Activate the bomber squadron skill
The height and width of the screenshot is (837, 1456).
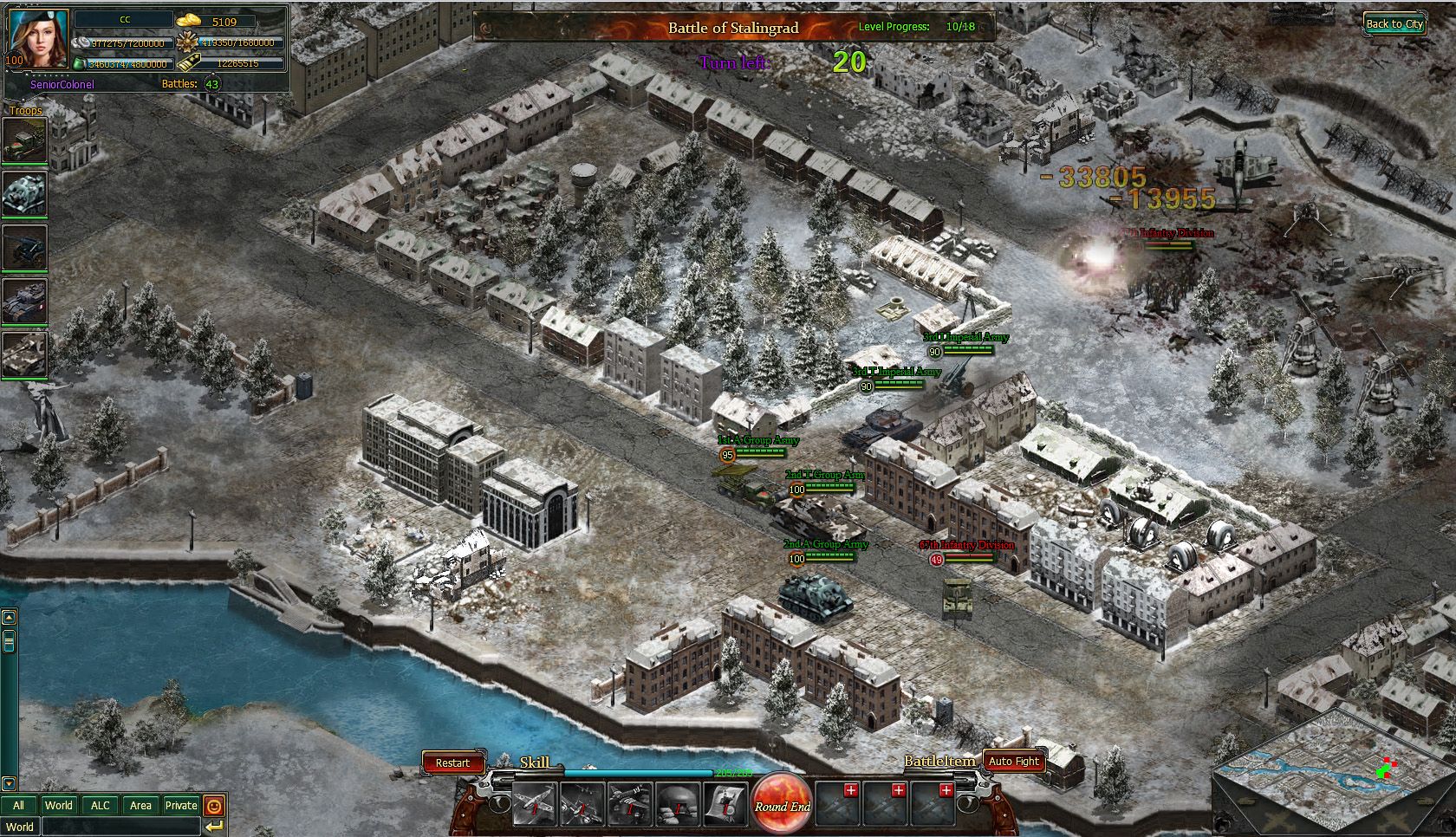point(582,804)
